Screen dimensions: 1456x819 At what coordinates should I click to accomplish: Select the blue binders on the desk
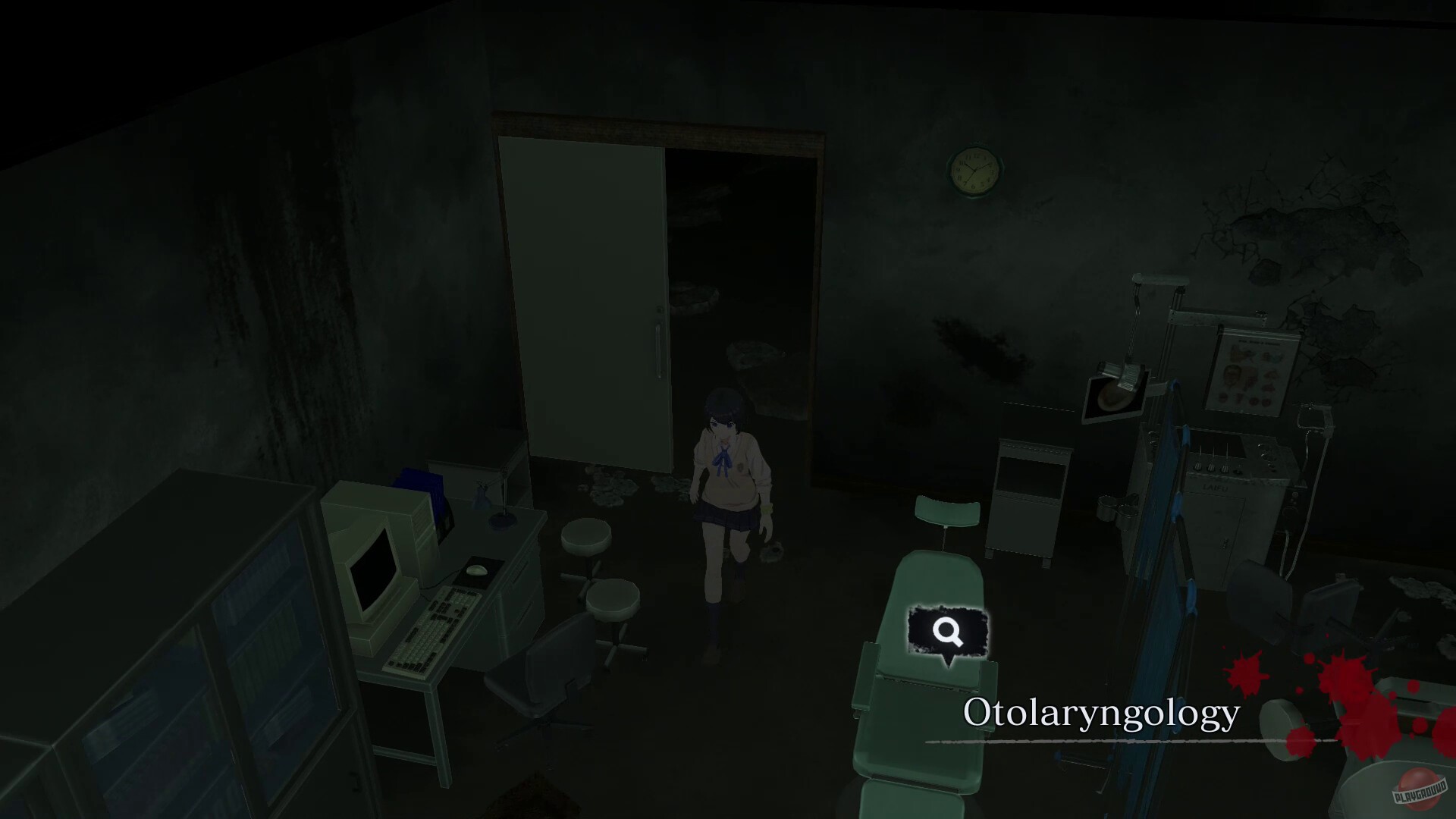pyautogui.click(x=421, y=482)
